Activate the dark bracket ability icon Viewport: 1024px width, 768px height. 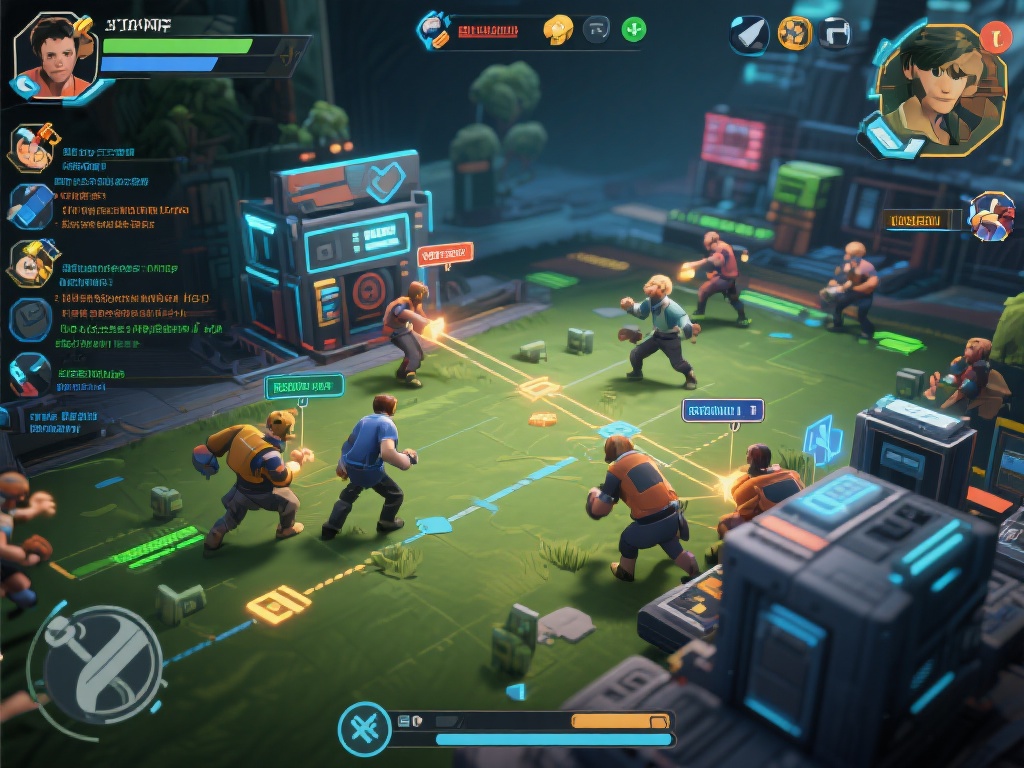836,33
